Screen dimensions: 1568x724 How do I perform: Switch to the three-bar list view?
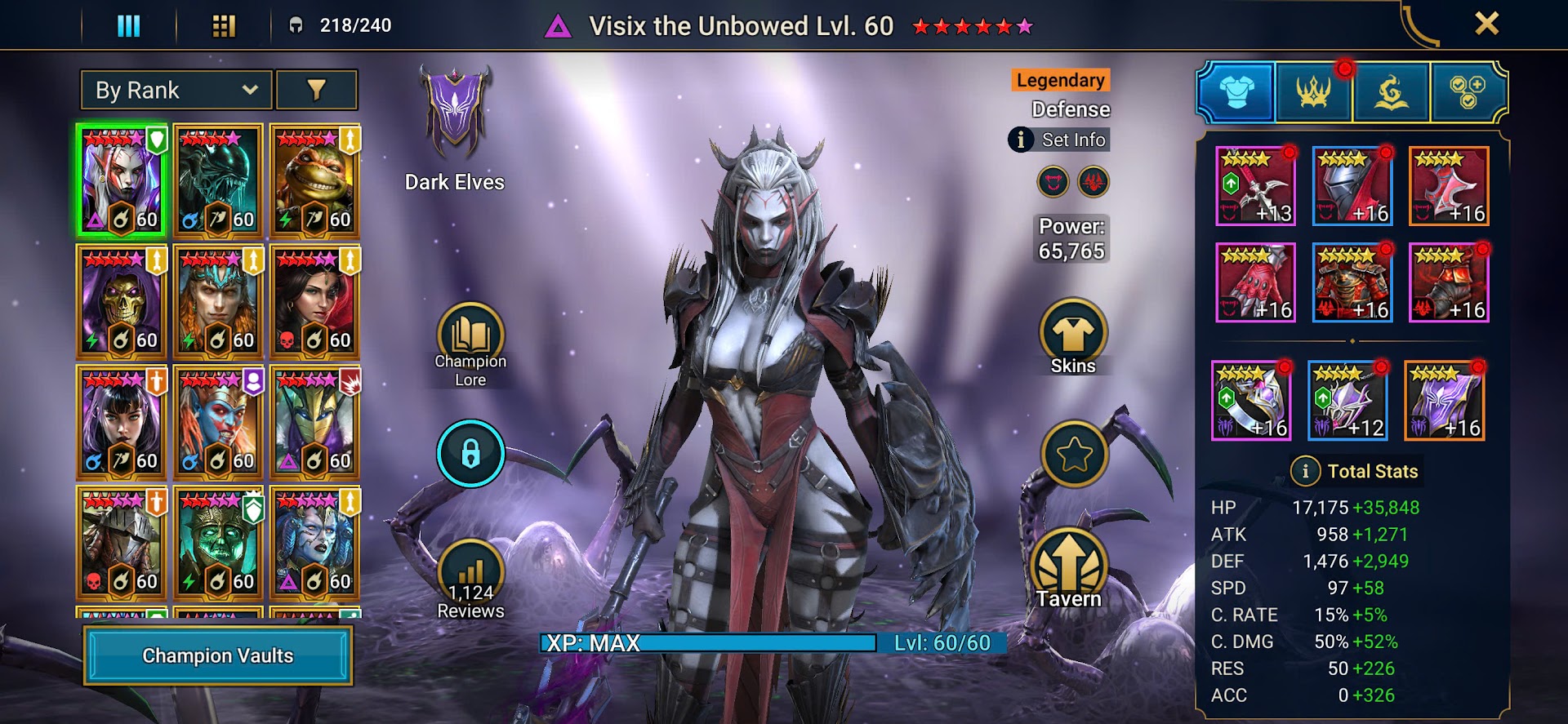[x=129, y=26]
